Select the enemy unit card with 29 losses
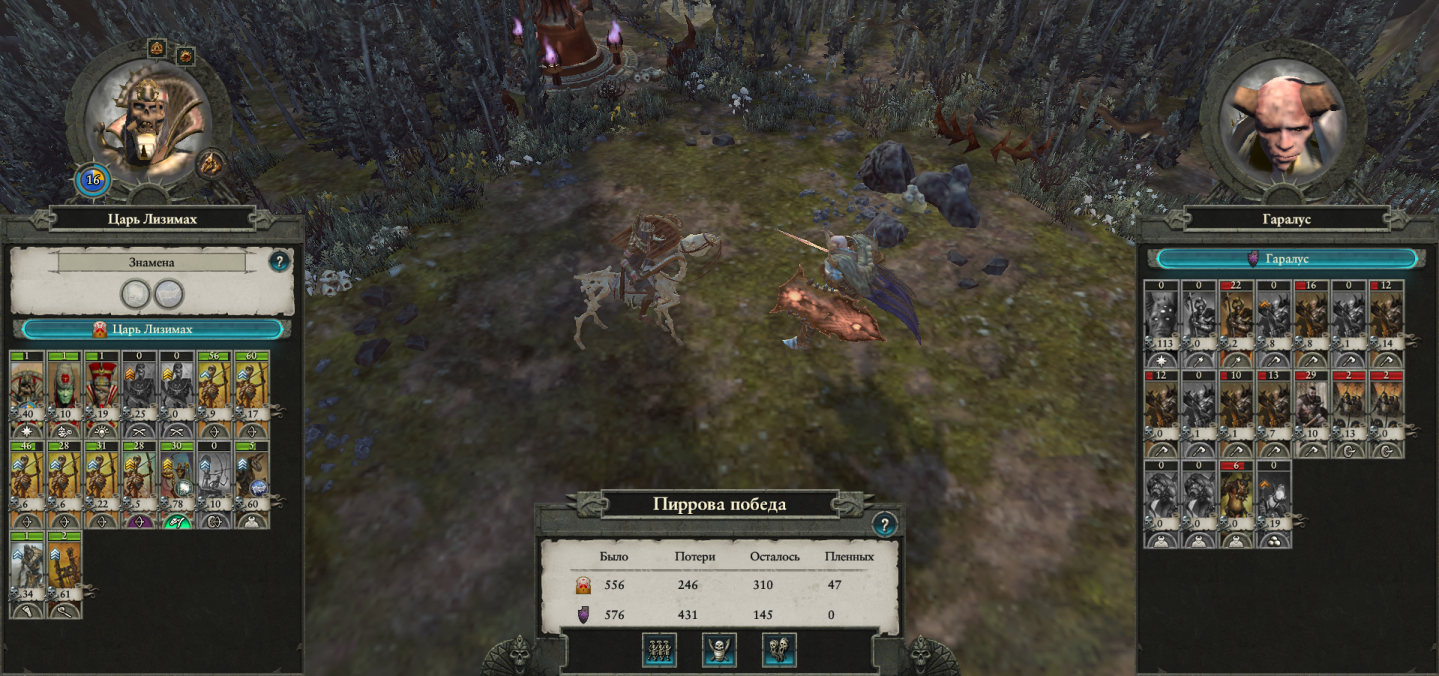 [x=1310, y=412]
